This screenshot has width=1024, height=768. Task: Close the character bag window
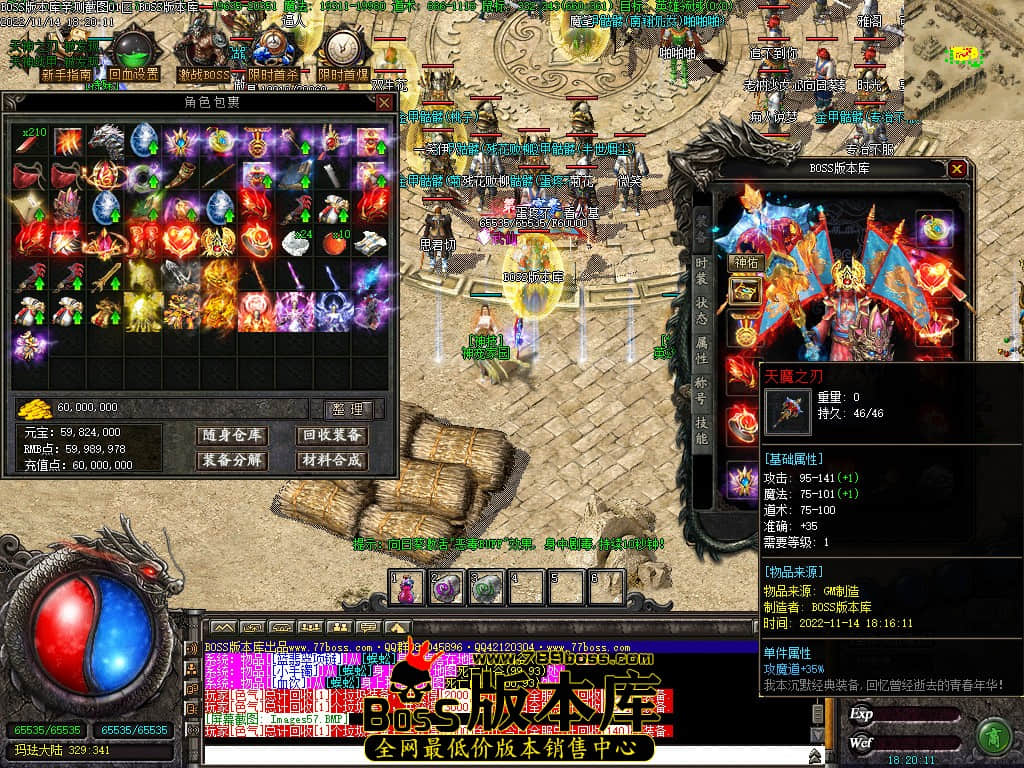click(x=383, y=103)
